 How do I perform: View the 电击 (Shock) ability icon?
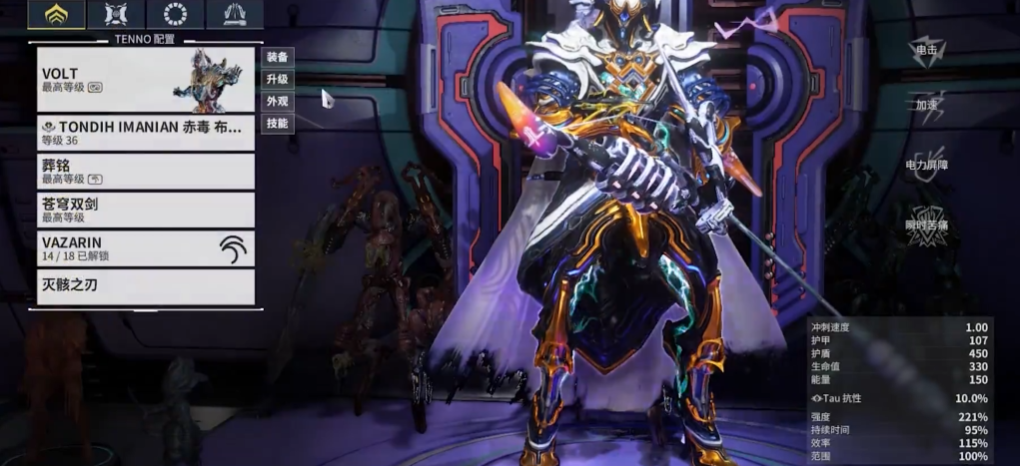928,51
